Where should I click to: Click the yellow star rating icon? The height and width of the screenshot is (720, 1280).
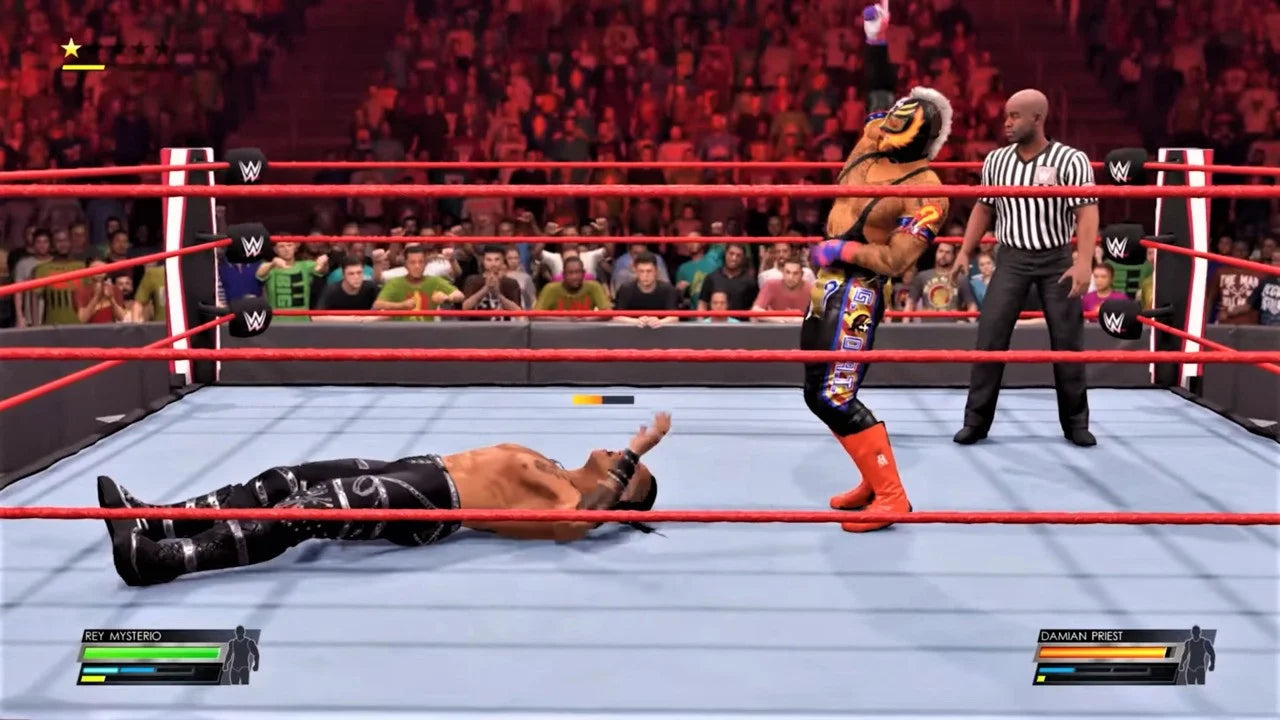pos(71,47)
